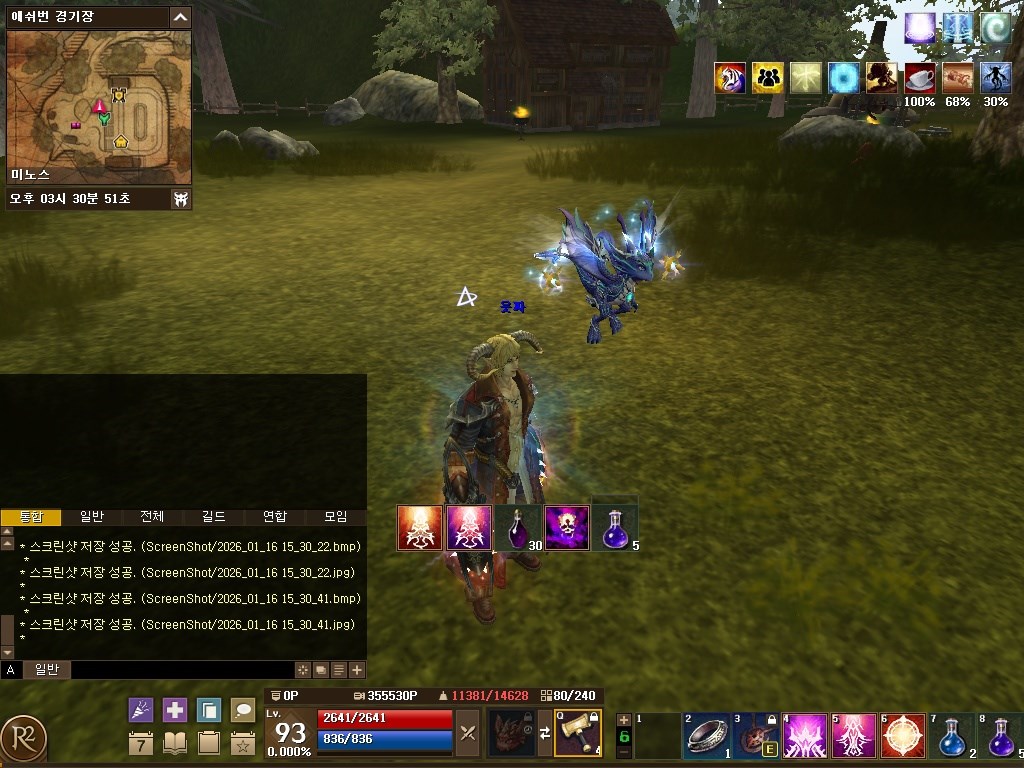Screen dimensions: 1024x768
Task: Click the plus button beside chat input
Action: (357, 670)
